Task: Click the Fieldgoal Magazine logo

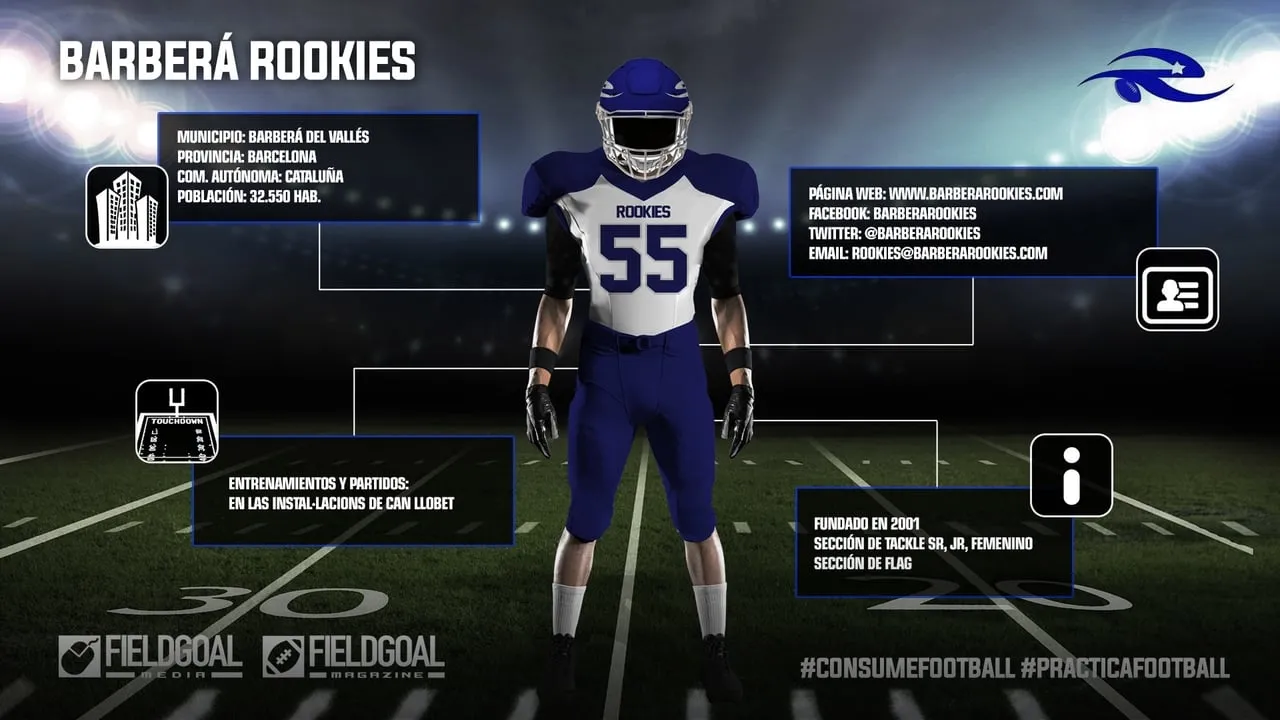Action: tap(353, 657)
